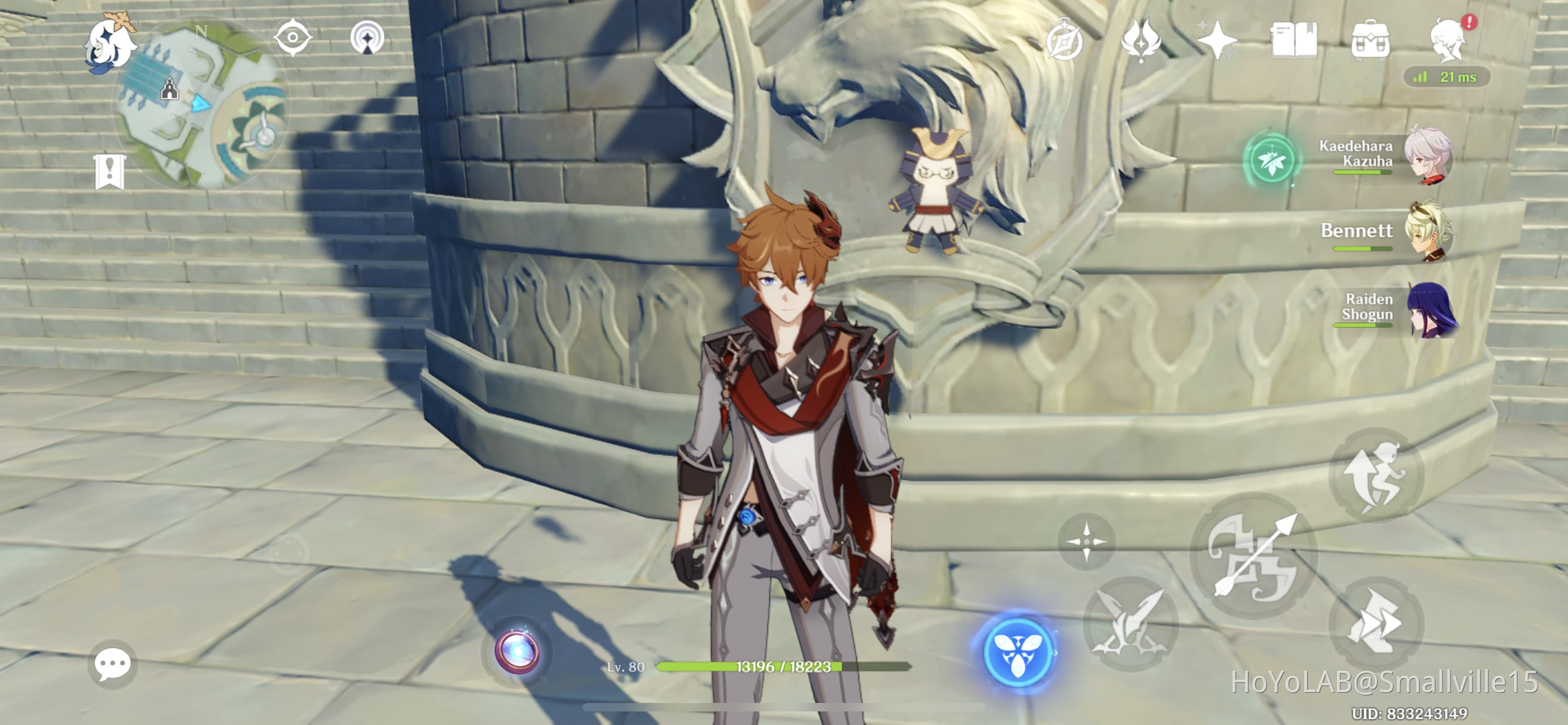Tap the navigation compass icon
The width and height of the screenshot is (1568, 725).
[293, 37]
